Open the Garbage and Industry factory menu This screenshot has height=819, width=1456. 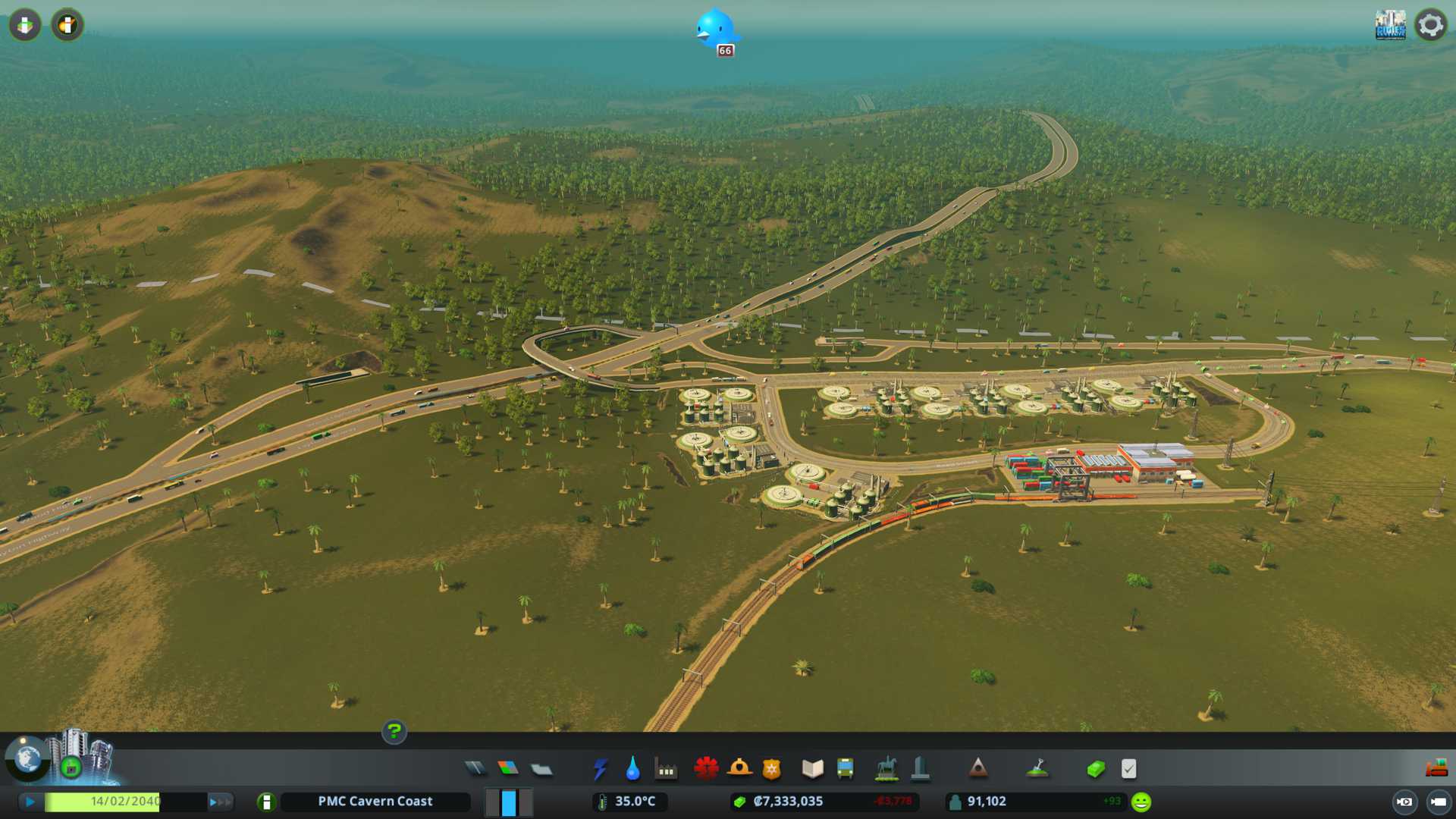pyautogui.click(x=666, y=769)
